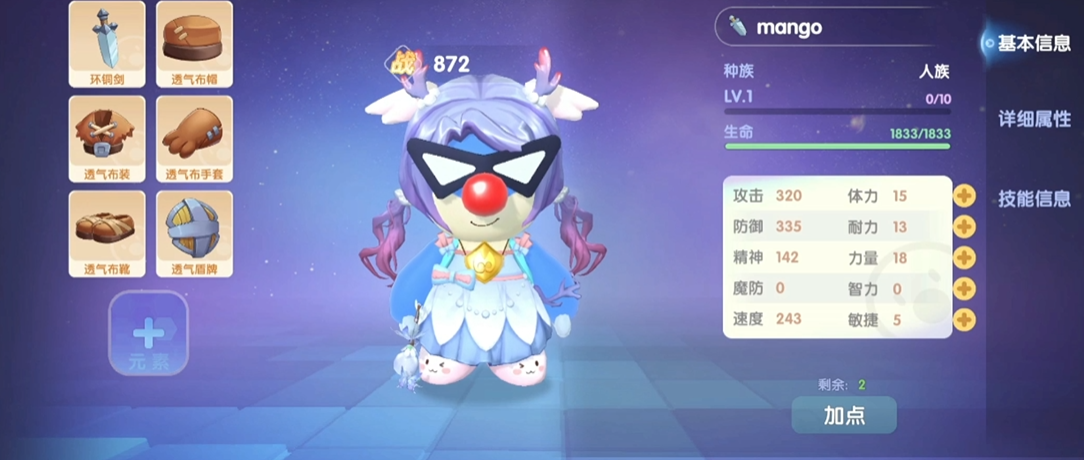
Task: Open the 详细属性 tab
Action: click(1034, 120)
